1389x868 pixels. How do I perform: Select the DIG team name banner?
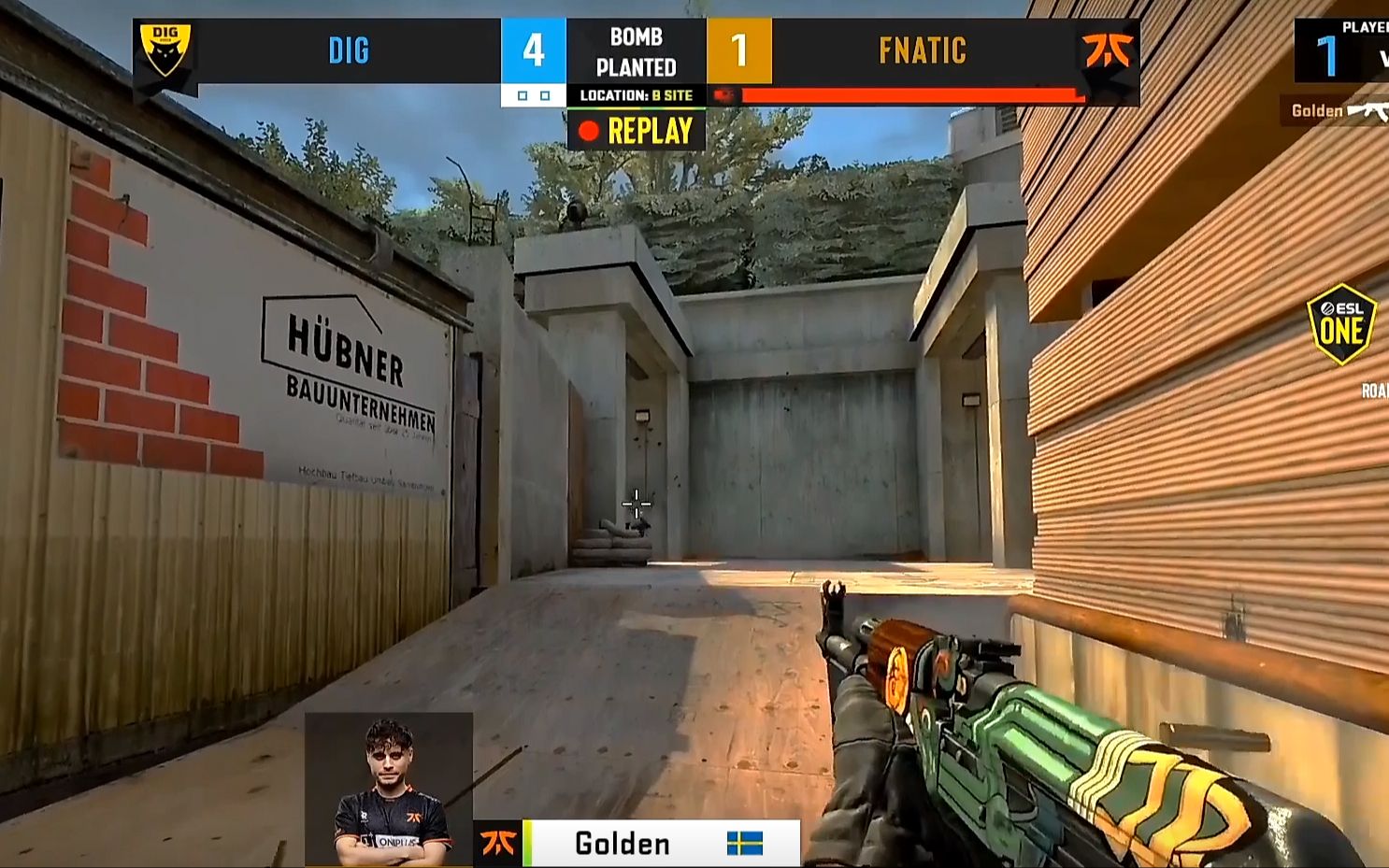349,50
